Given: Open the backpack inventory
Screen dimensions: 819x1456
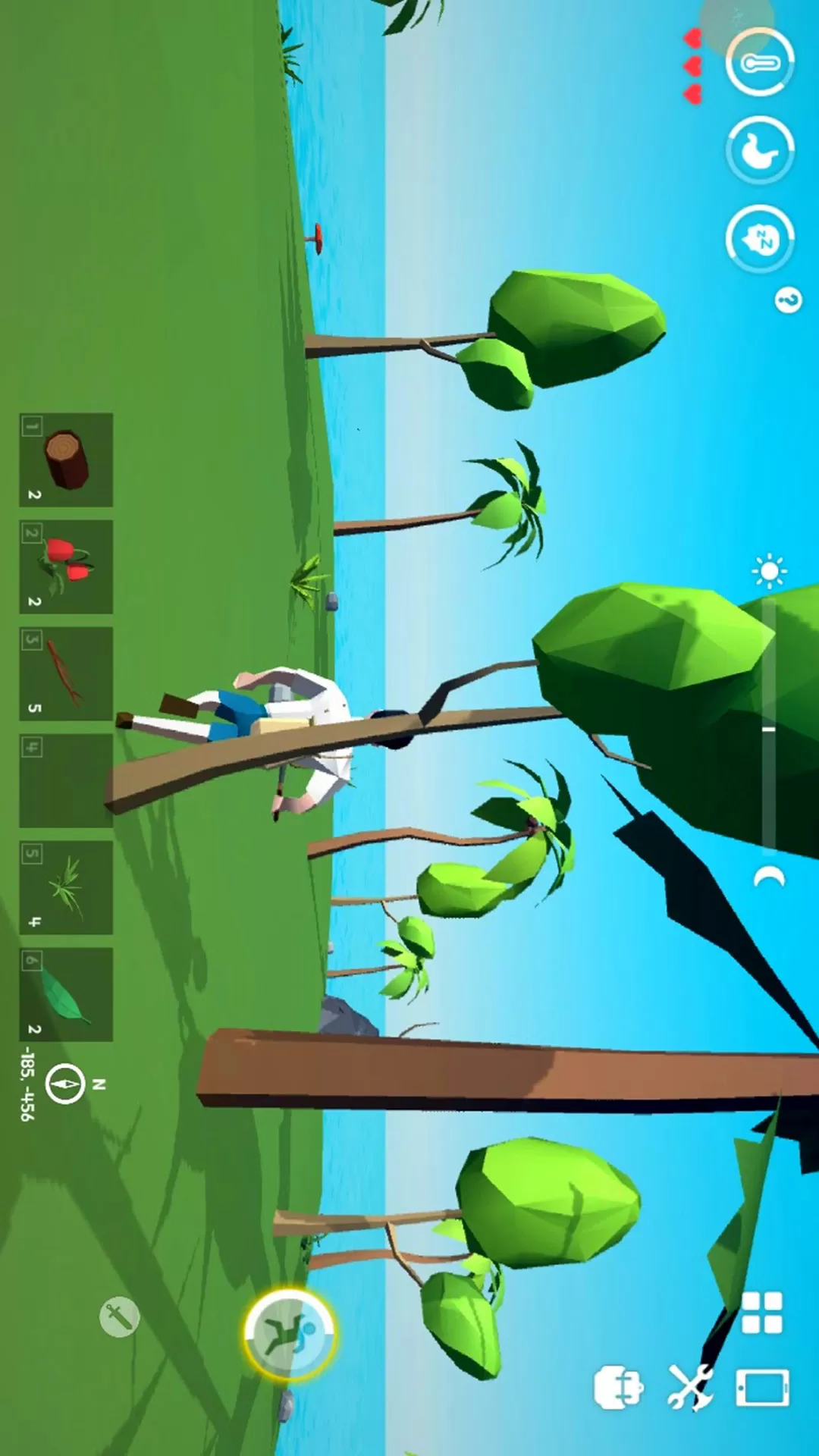Looking at the screenshot, I should 618,1387.
